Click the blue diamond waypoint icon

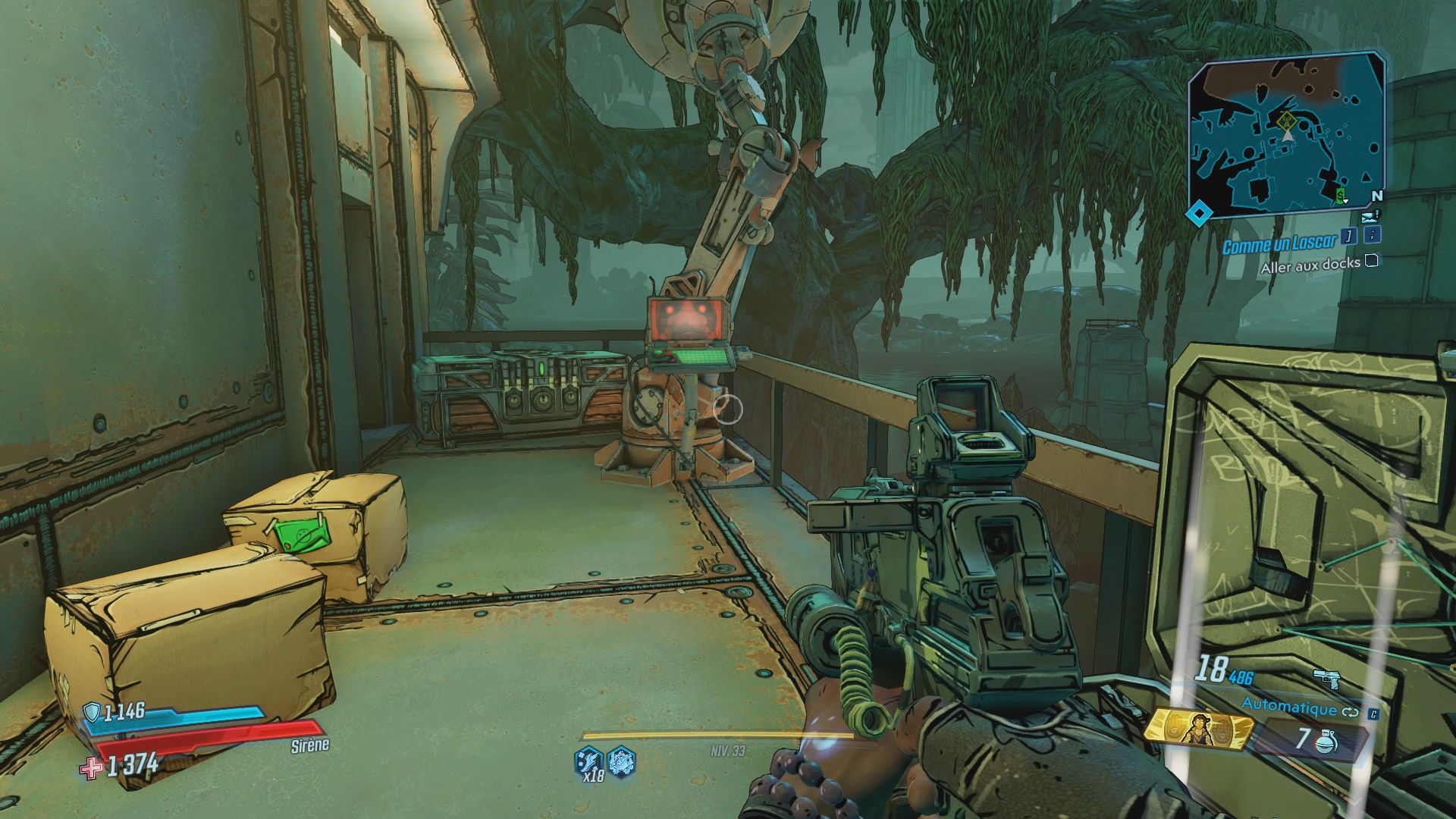point(1197,215)
